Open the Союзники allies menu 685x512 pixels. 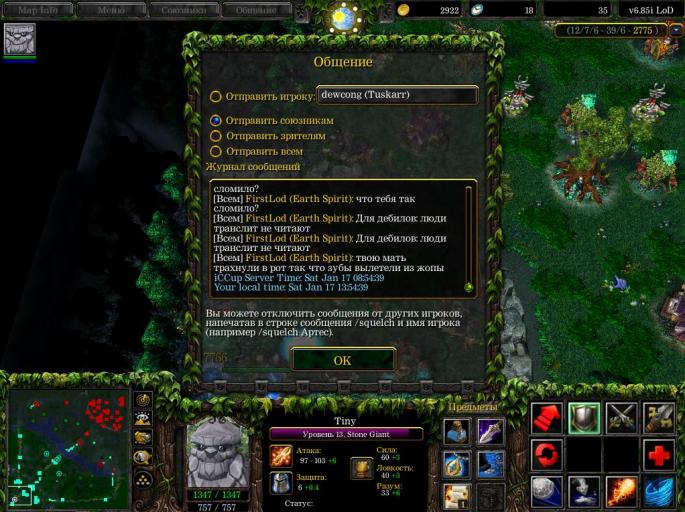(185, 10)
